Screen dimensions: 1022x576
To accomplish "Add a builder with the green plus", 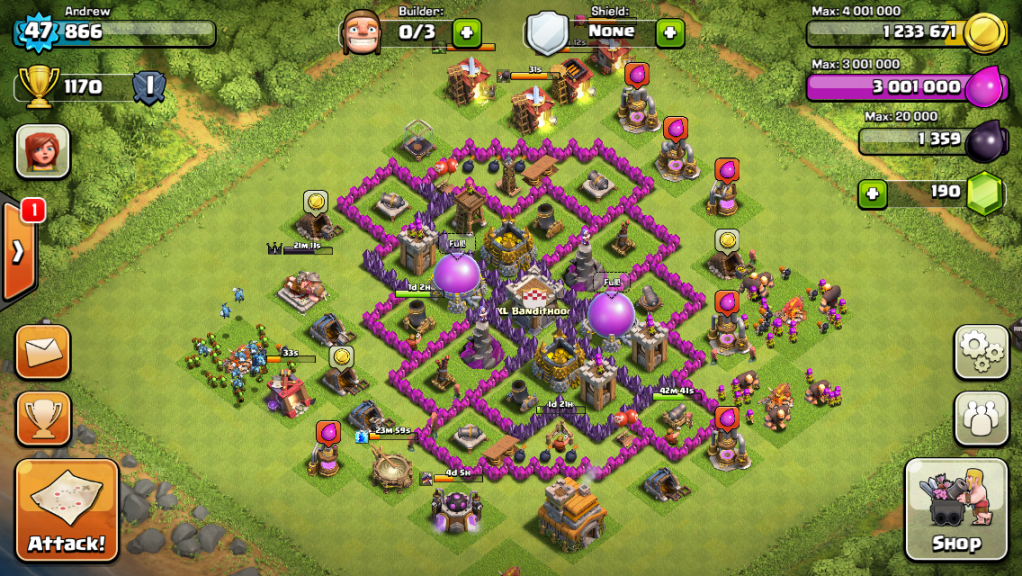I will click(467, 32).
